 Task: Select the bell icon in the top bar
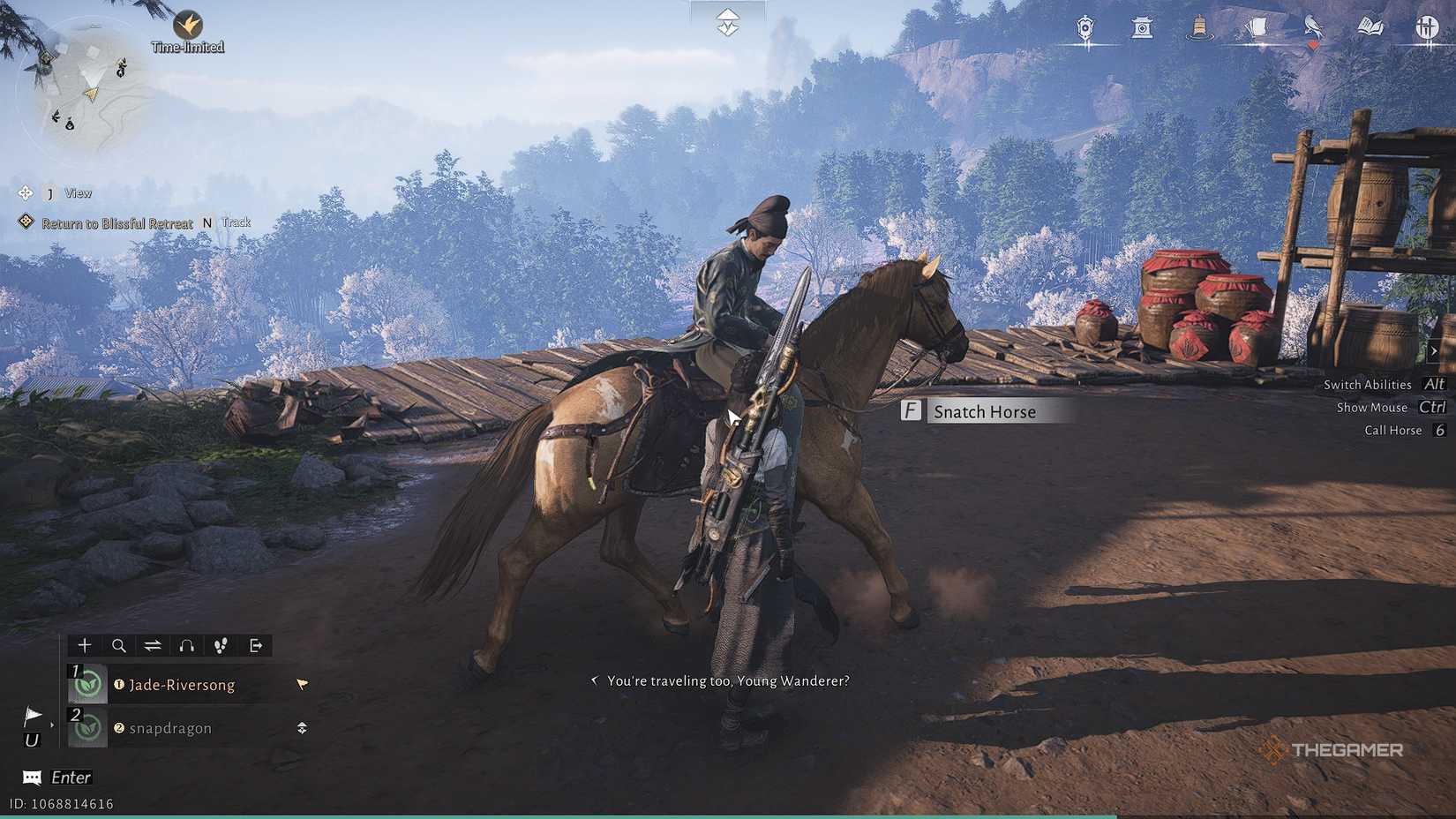coord(1198,27)
